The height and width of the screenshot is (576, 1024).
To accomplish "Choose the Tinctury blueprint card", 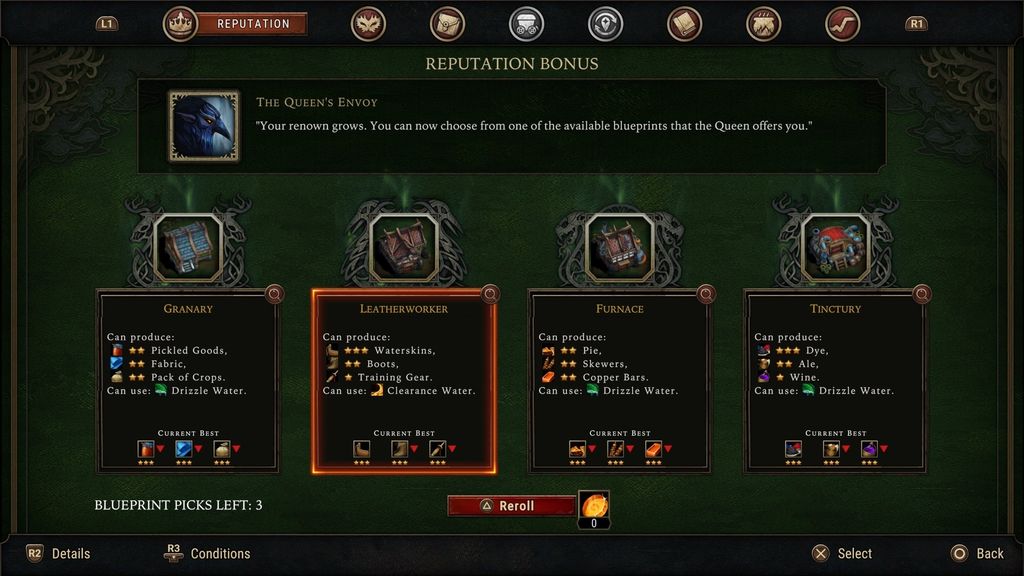I will click(x=836, y=381).
